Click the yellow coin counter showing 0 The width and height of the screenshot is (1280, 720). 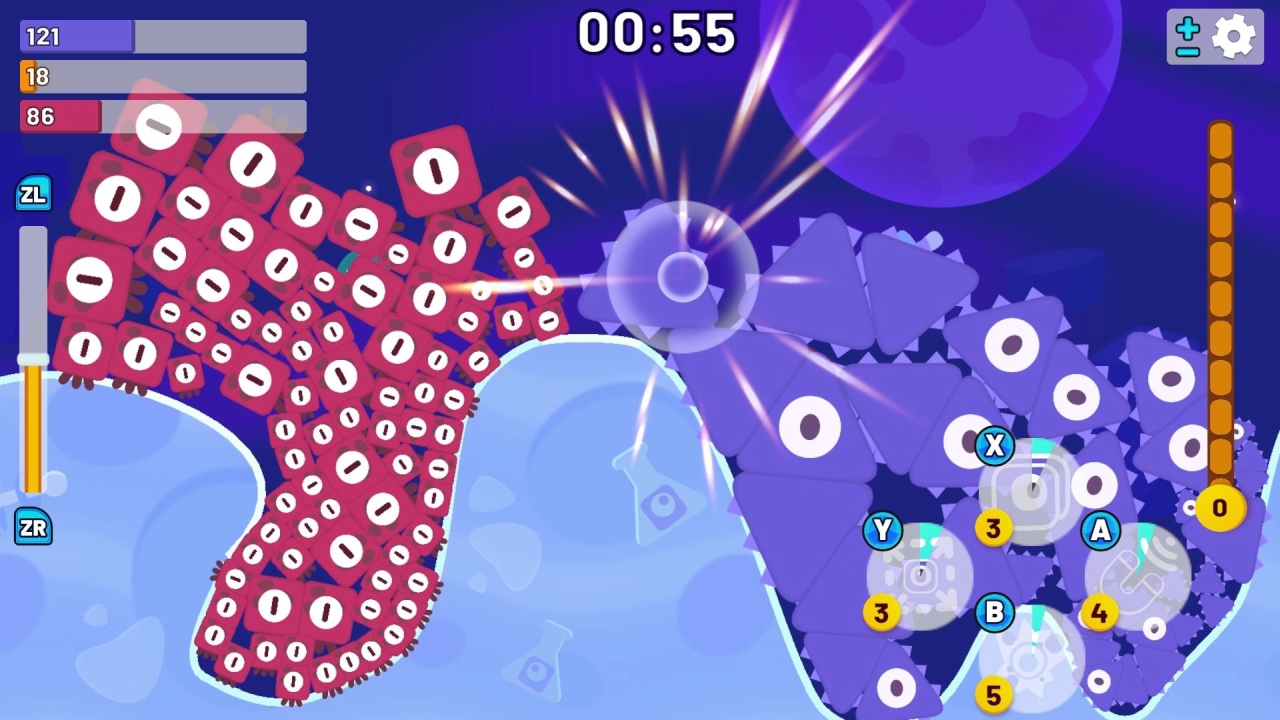coord(1219,508)
